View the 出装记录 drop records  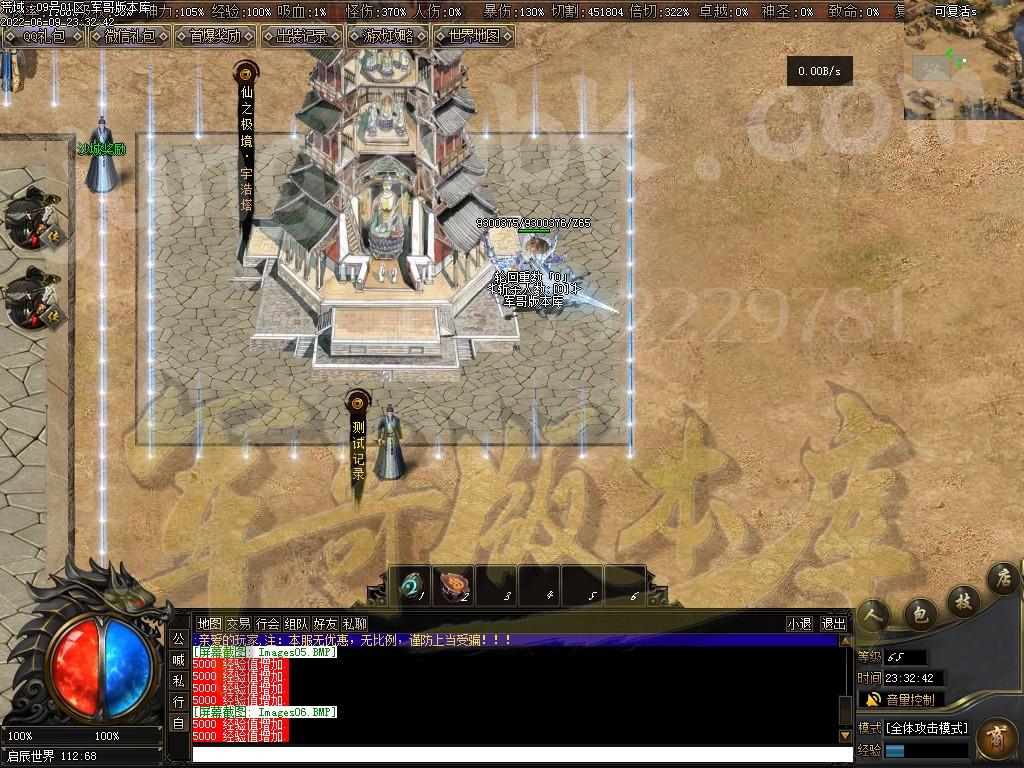click(301, 36)
